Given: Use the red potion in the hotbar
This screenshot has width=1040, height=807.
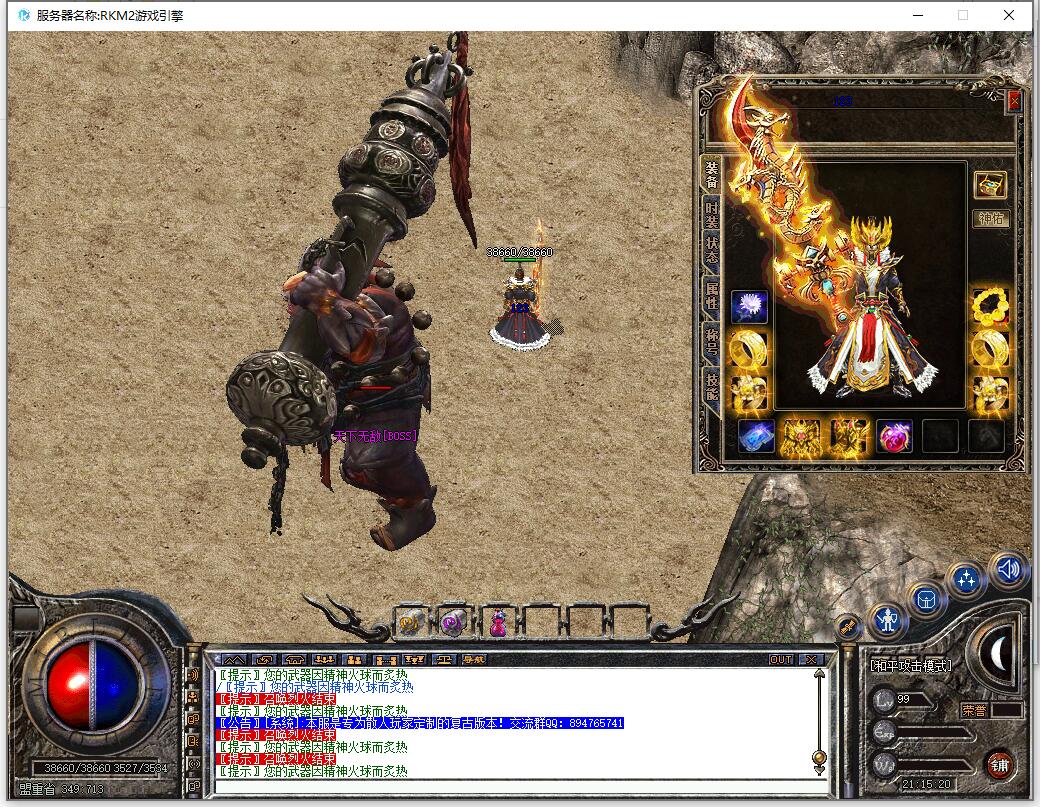Looking at the screenshot, I should (x=497, y=623).
